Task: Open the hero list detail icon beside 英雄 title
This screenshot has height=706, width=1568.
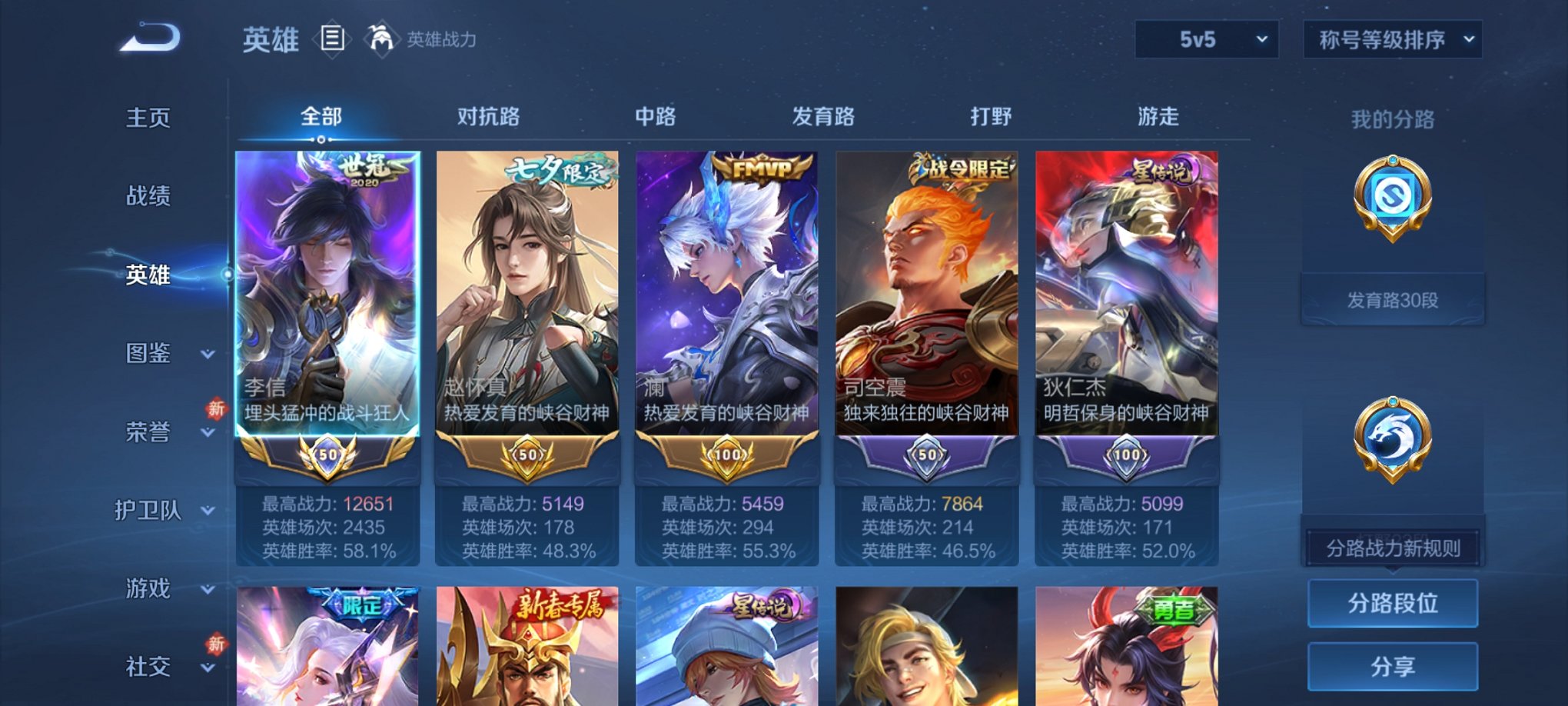Action: pyautogui.click(x=331, y=39)
